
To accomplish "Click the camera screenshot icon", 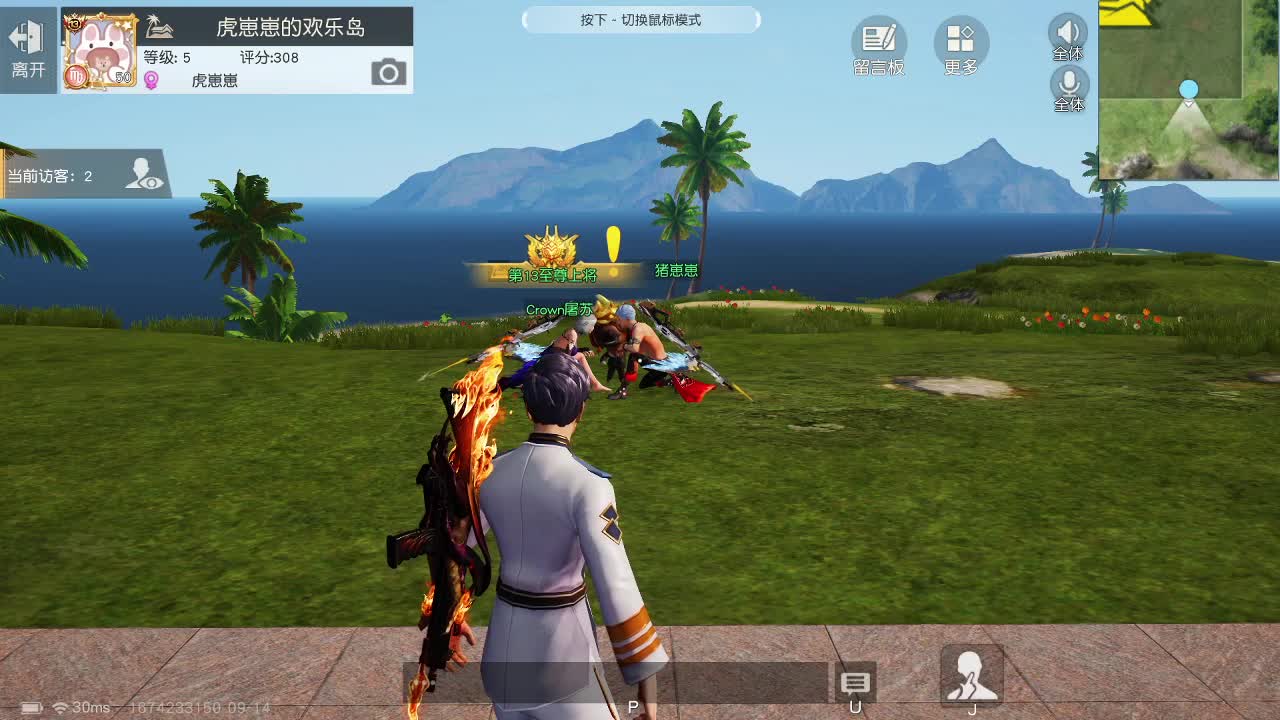I will pyautogui.click(x=387, y=70).
